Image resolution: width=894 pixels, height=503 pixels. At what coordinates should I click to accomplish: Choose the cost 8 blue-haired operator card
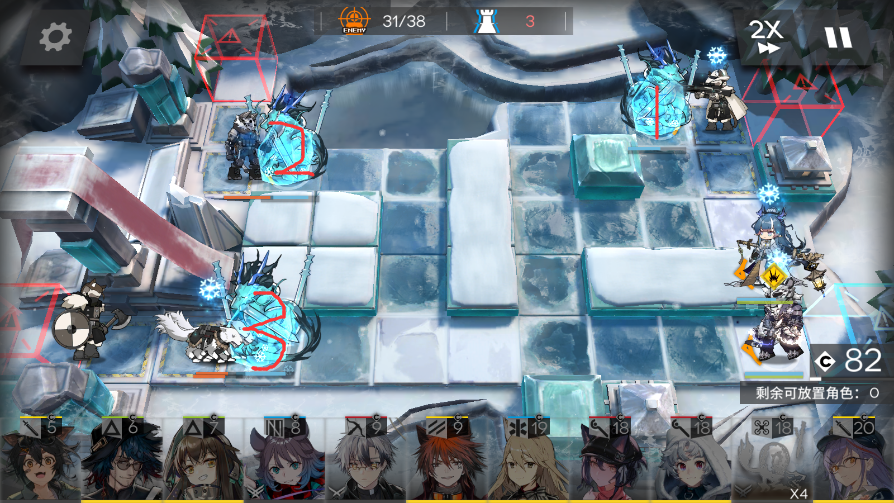284,460
